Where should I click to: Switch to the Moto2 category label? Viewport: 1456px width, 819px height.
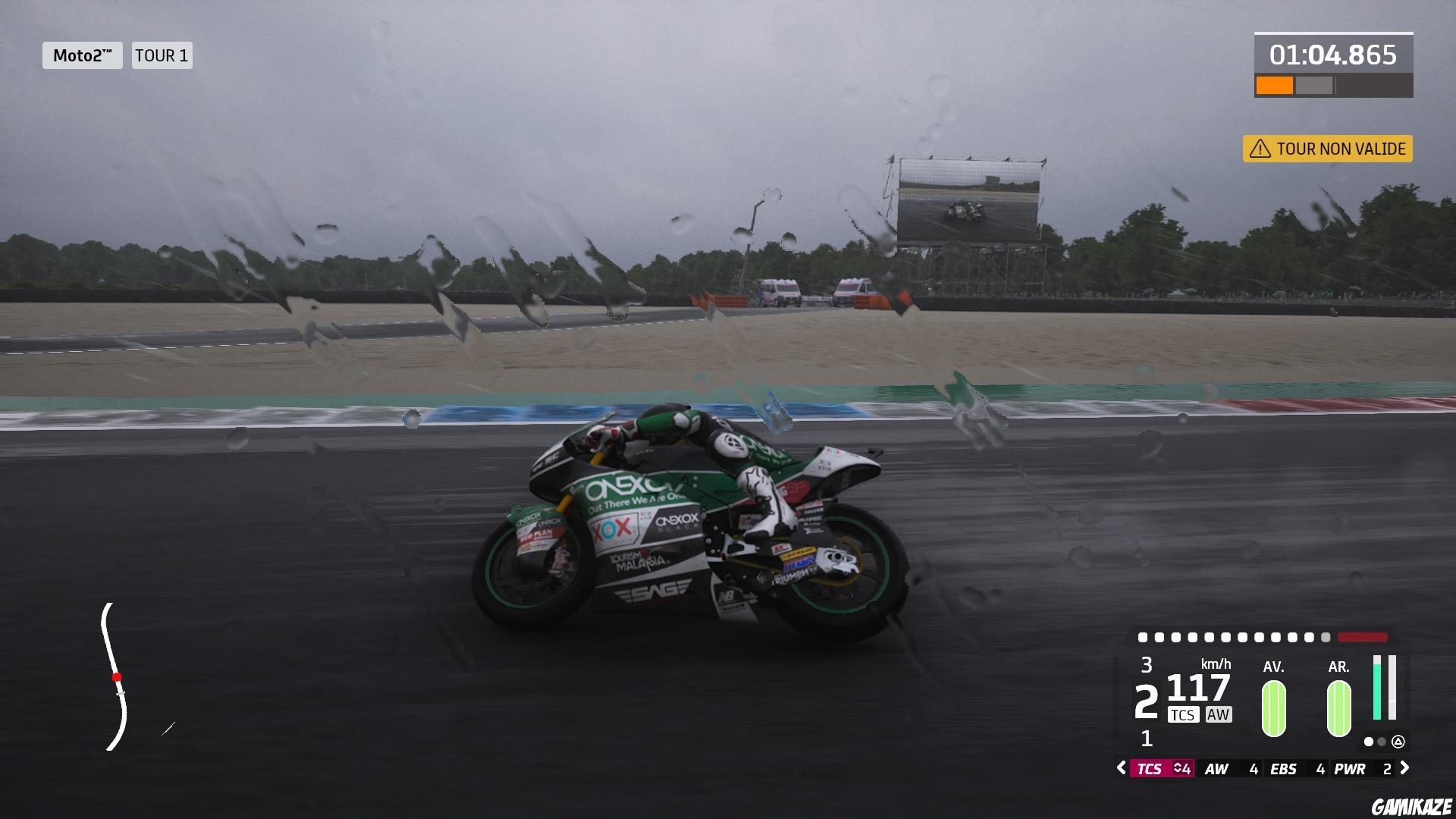tap(82, 55)
